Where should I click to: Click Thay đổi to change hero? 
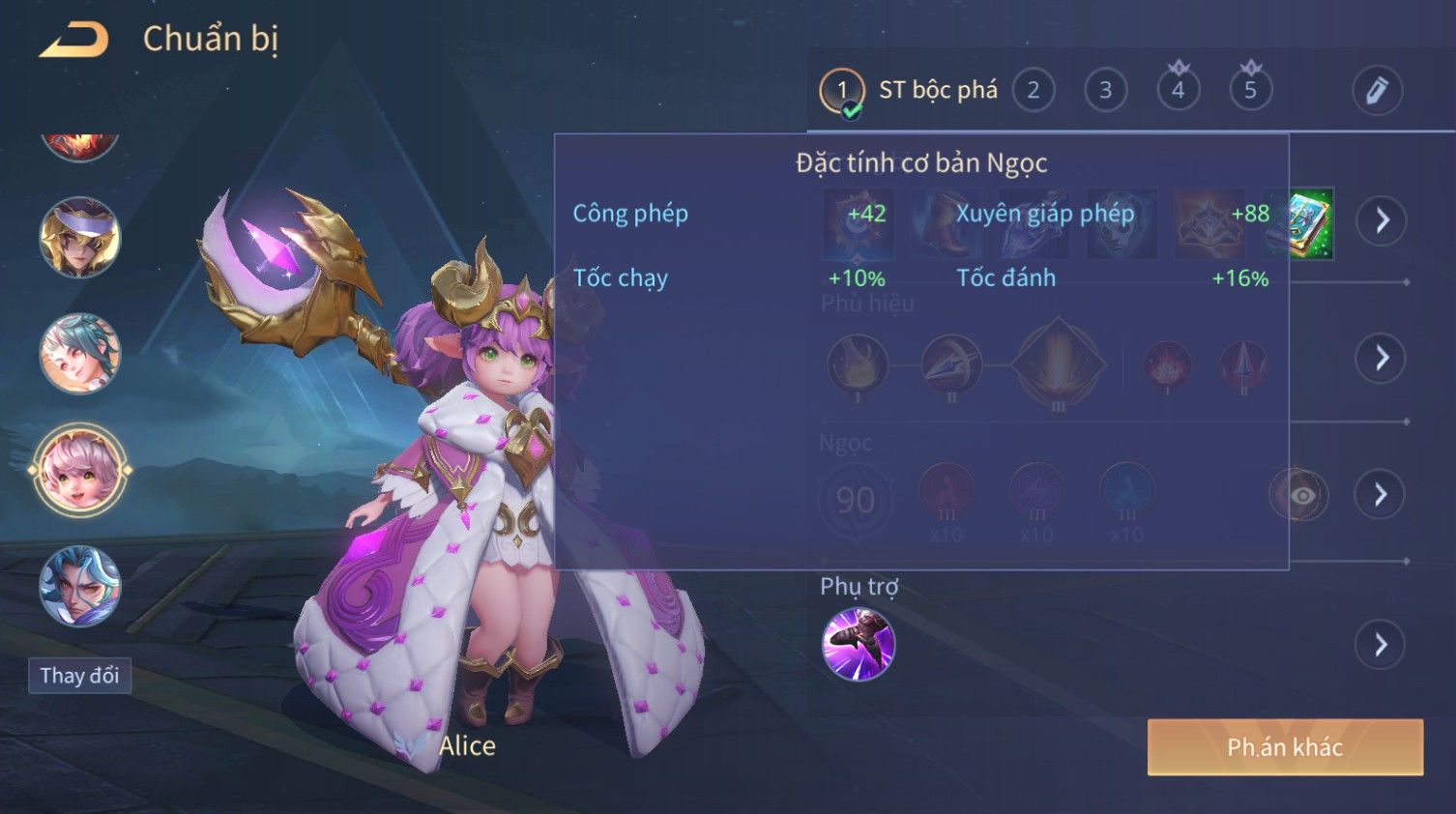(79, 676)
